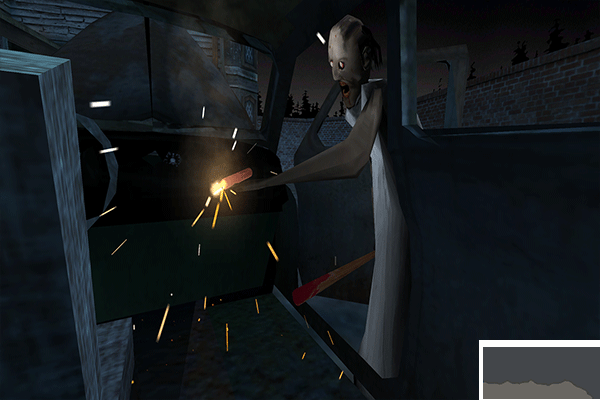
Task: Open the white-bordered thumbnail overlay in the corner
Action: click(x=541, y=372)
